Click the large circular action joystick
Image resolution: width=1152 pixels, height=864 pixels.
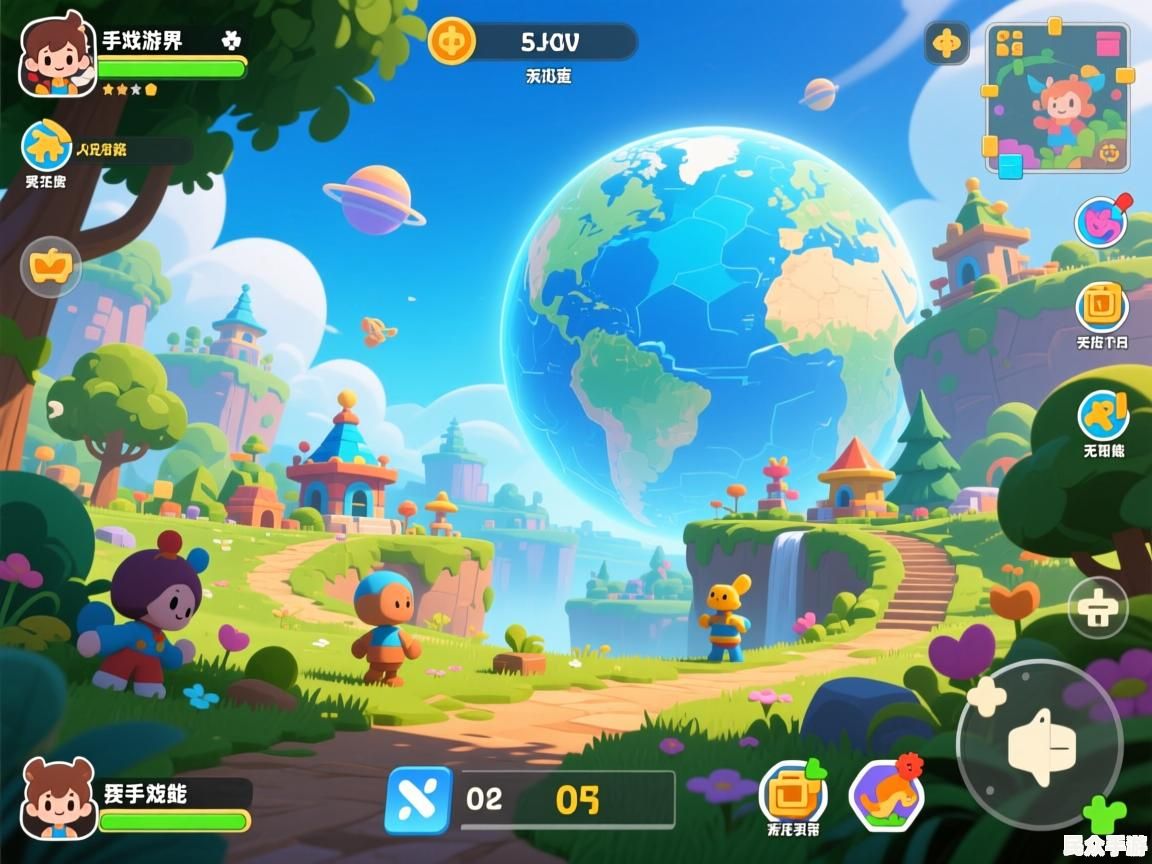coord(1040,745)
